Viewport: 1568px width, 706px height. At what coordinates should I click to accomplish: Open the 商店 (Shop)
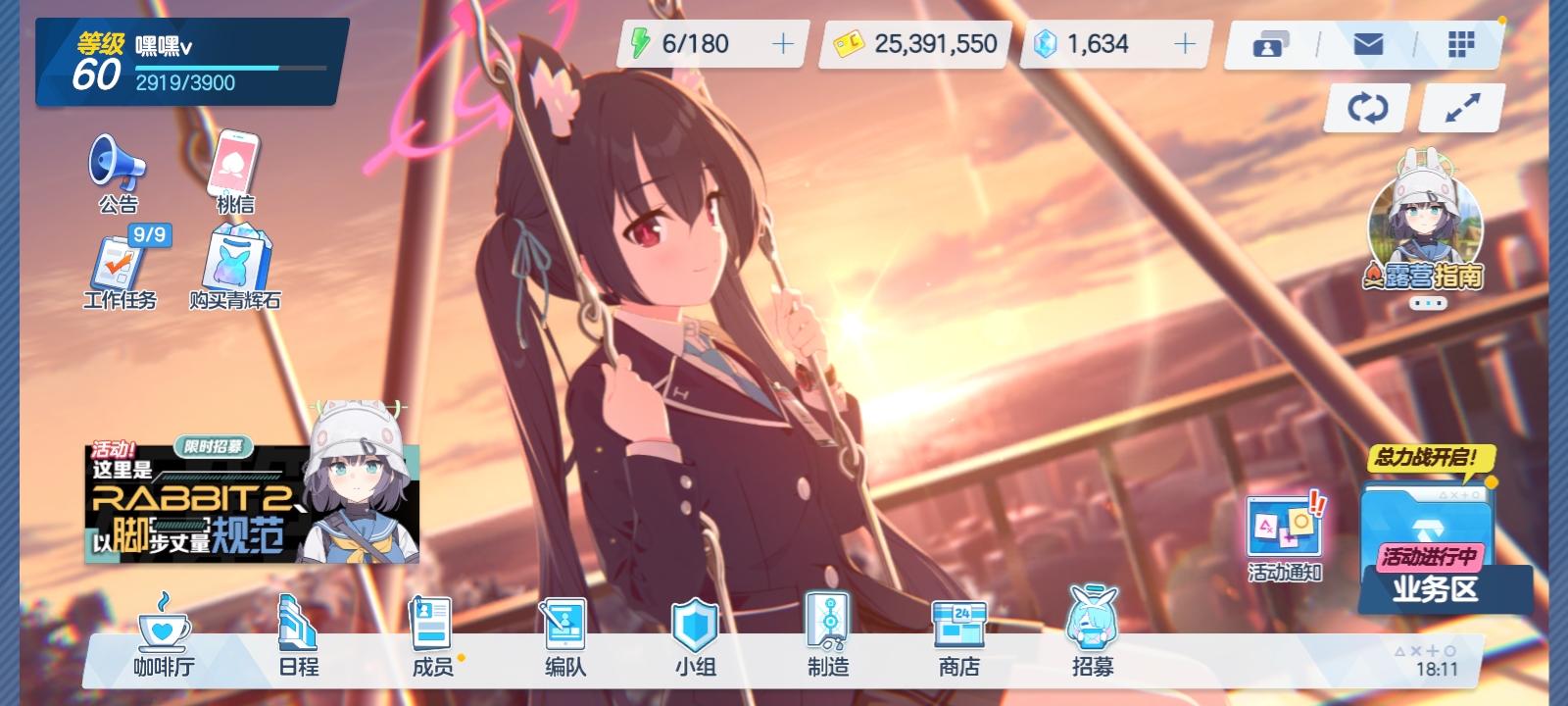coord(958,637)
